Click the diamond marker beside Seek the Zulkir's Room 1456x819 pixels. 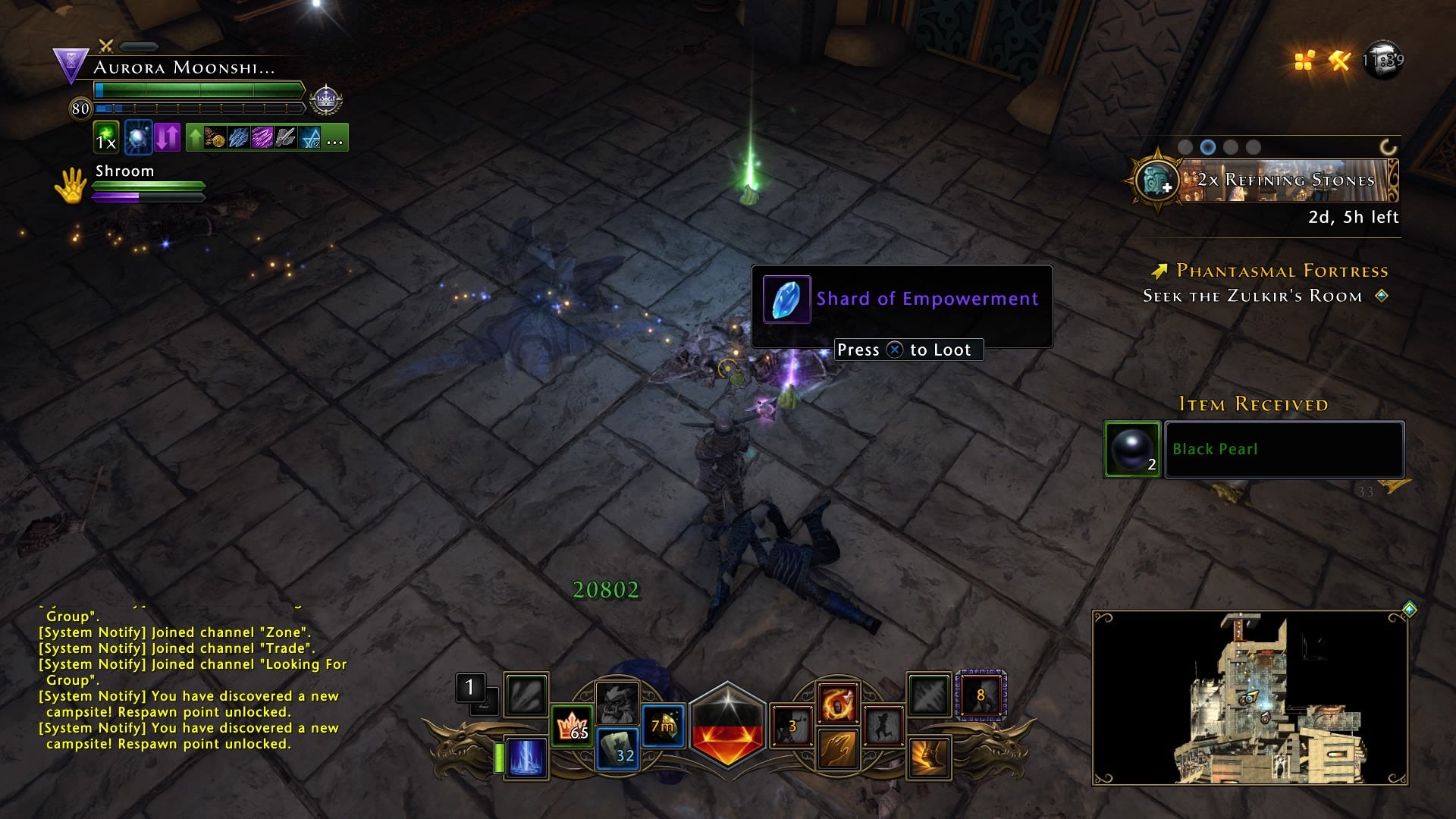1382,297
